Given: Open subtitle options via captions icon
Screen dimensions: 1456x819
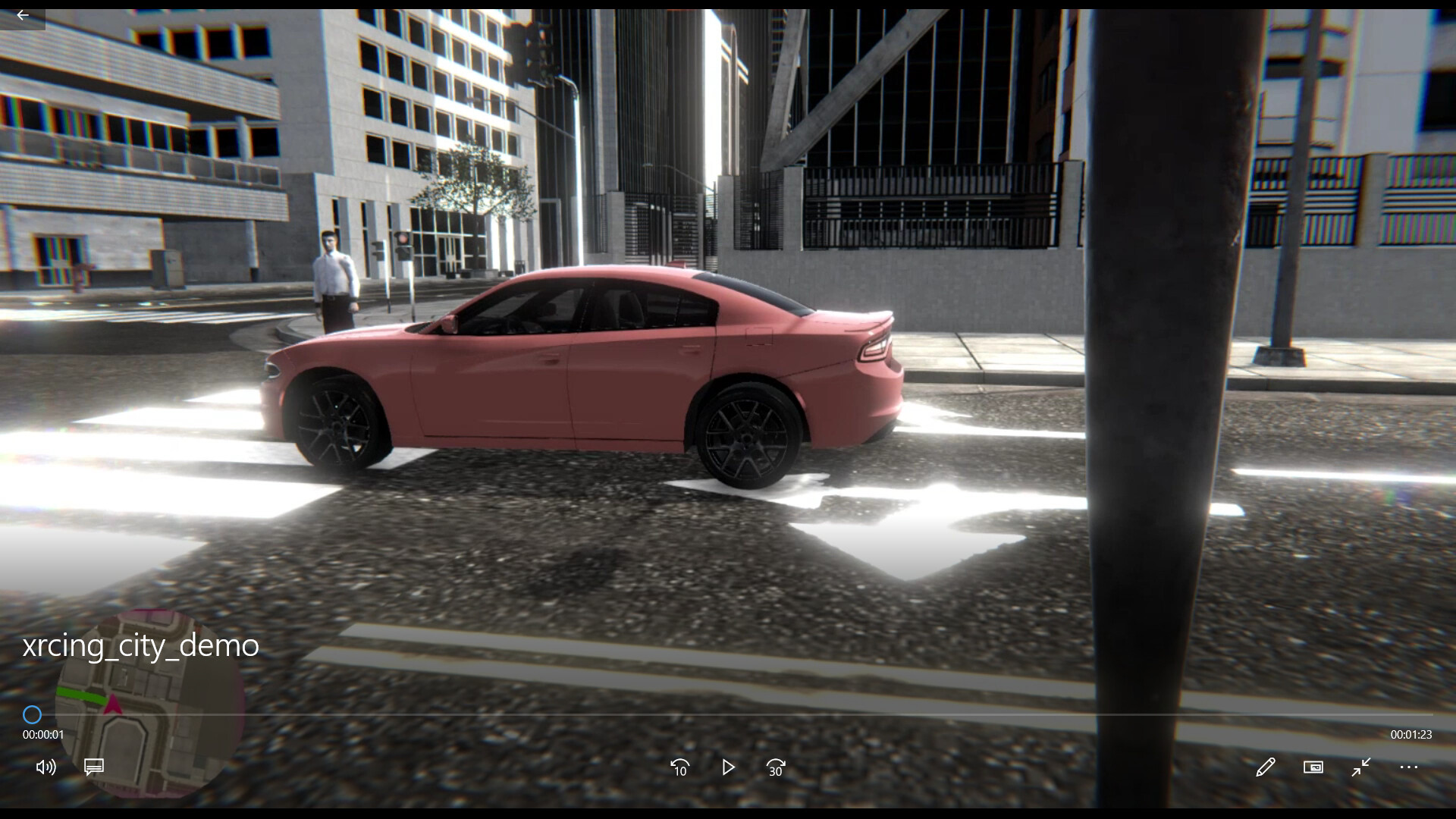Looking at the screenshot, I should 93,767.
